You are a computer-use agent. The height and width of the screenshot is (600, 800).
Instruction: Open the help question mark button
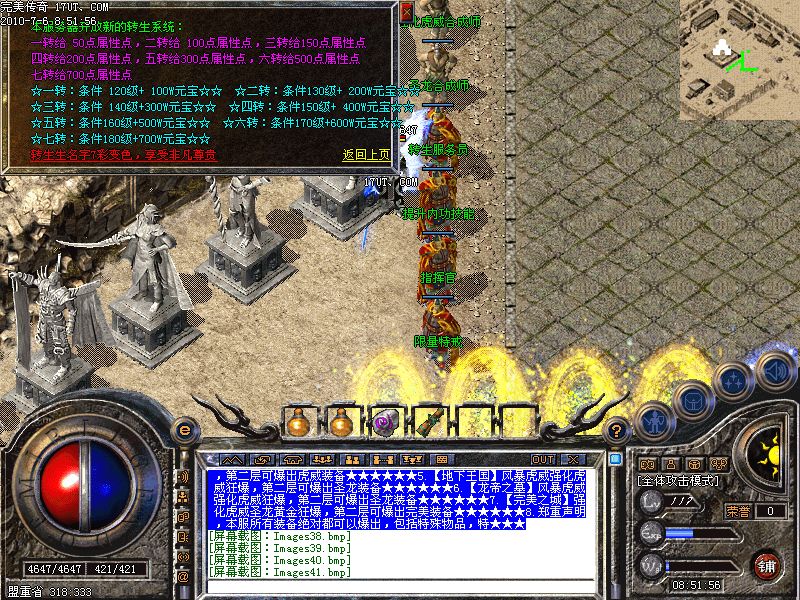618,430
